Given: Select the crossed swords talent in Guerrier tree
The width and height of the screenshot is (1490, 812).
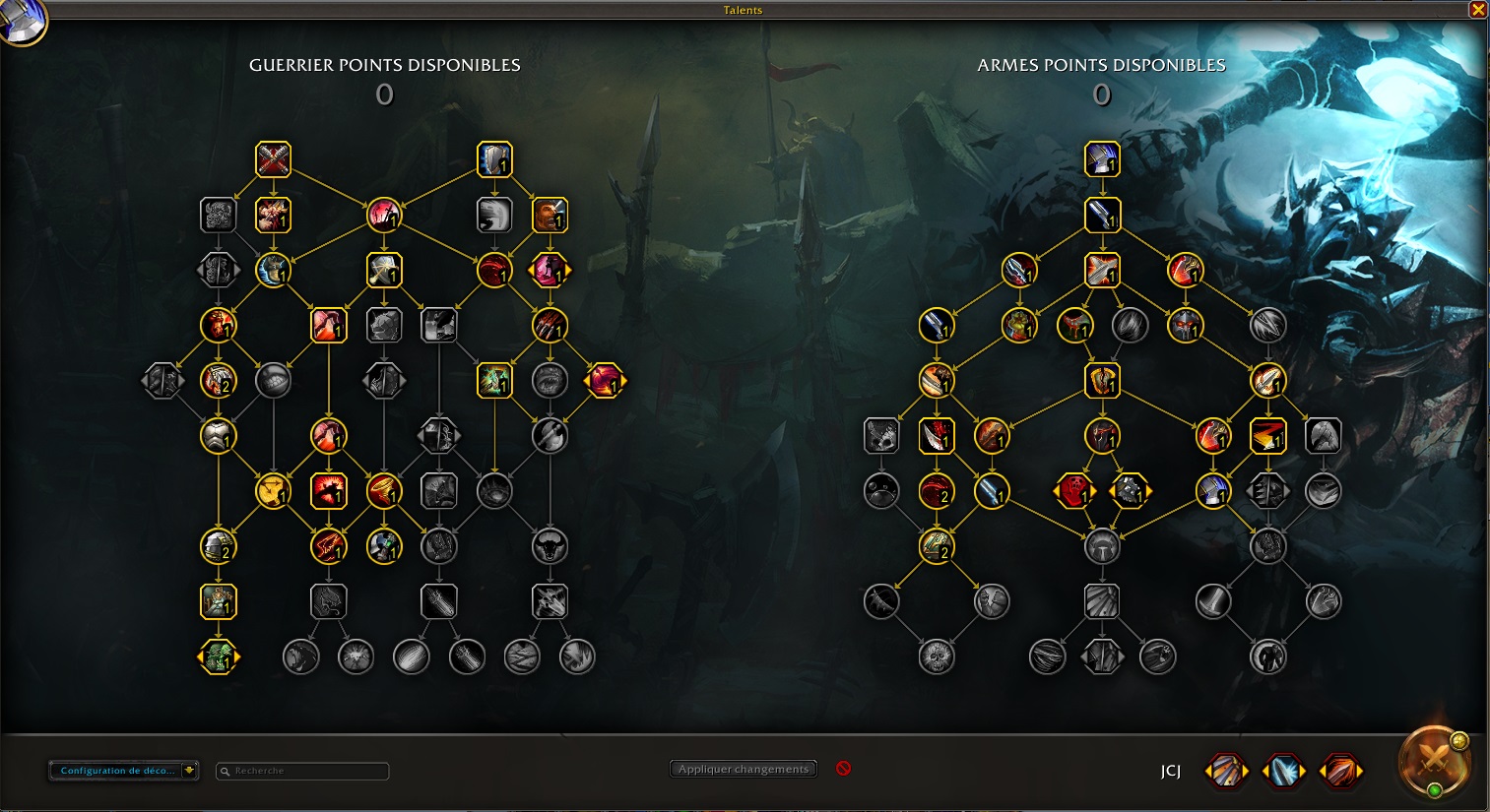Looking at the screenshot, I should click(273, 159).
